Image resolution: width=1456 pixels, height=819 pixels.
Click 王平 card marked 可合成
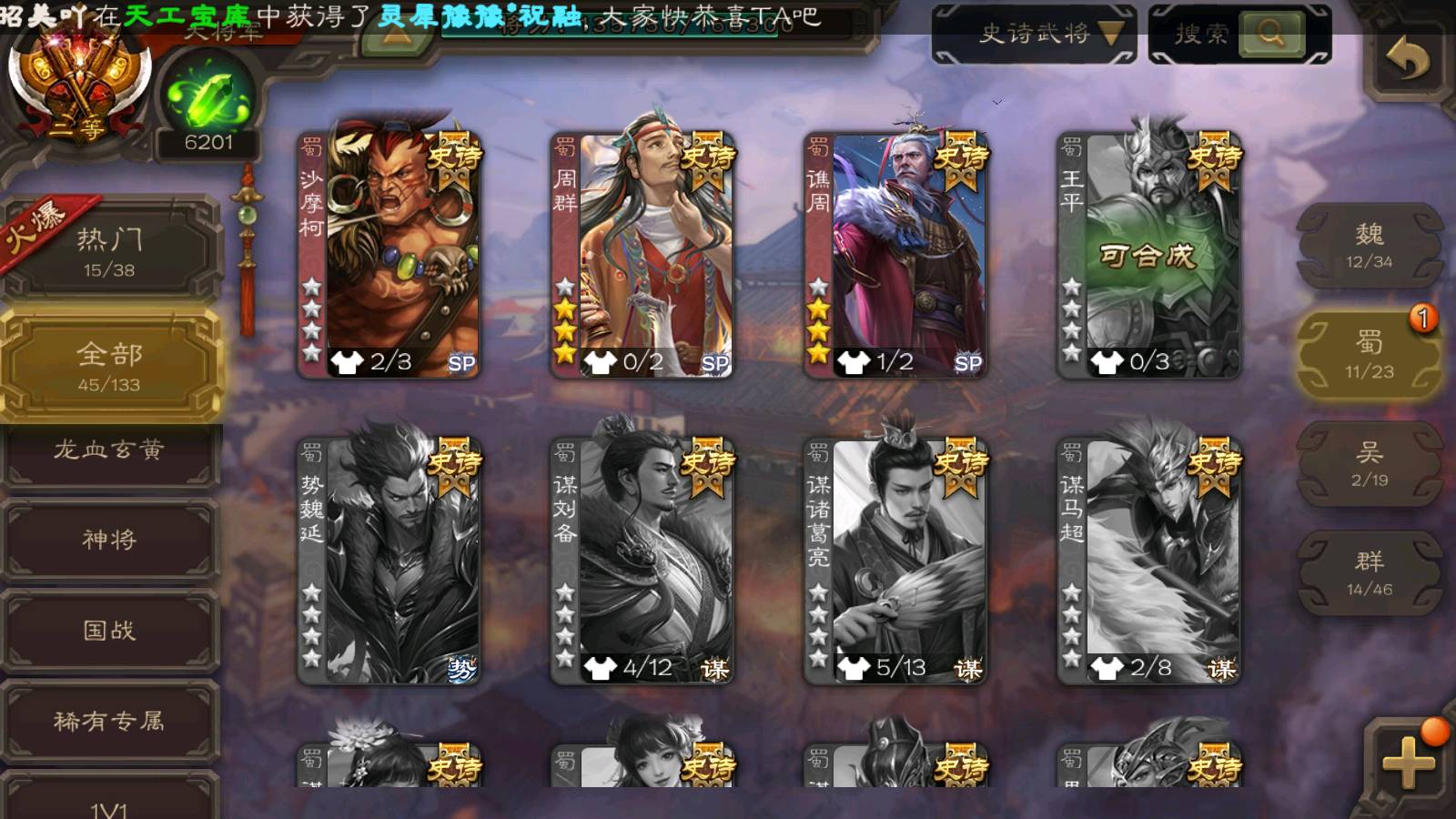(x=1148, y=255)
